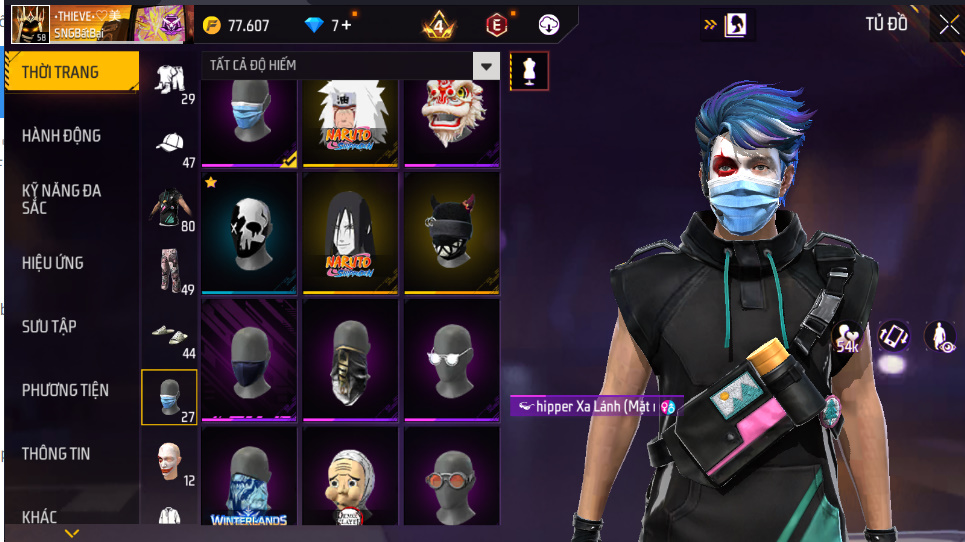Open the player profile avatar
965x542 pixels.
30,23
